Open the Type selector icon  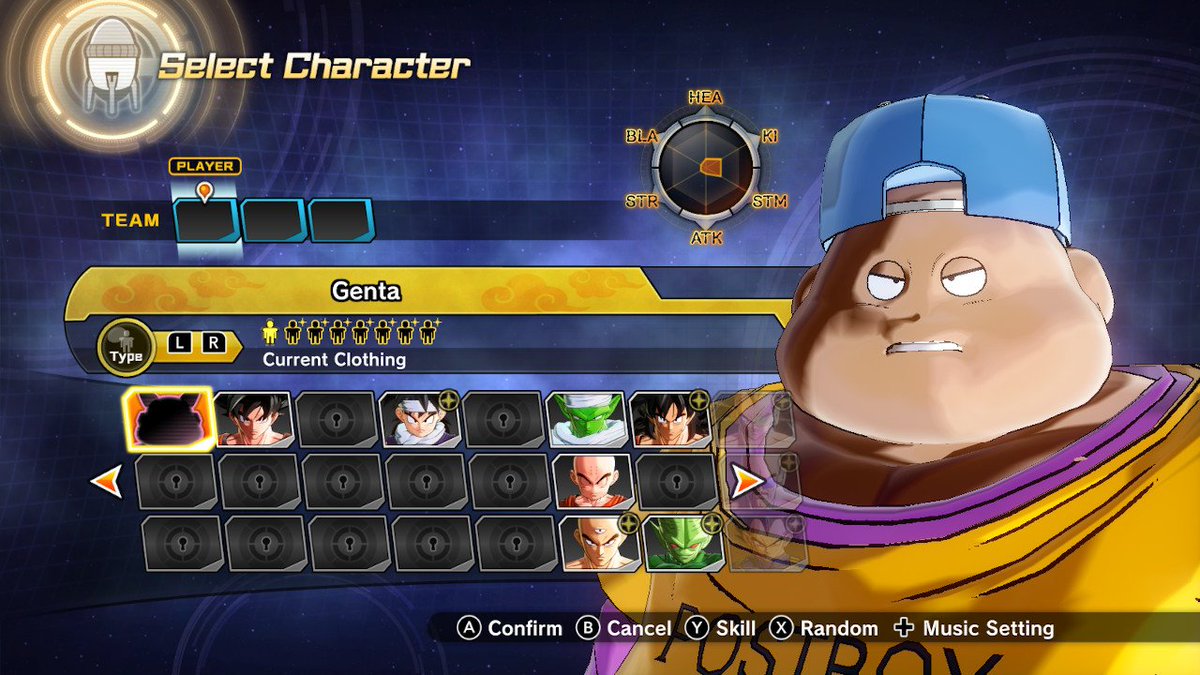[x=127, y=346]
